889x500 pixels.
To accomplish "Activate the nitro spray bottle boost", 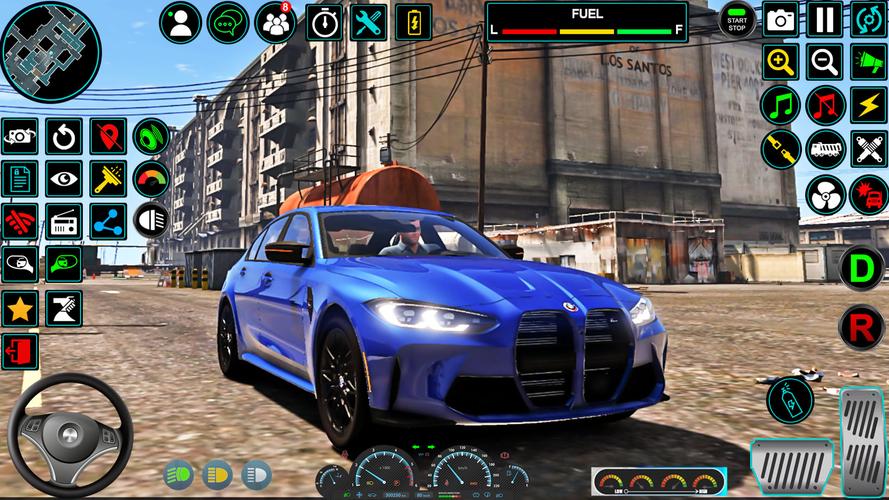I will [x=790, y=400].
